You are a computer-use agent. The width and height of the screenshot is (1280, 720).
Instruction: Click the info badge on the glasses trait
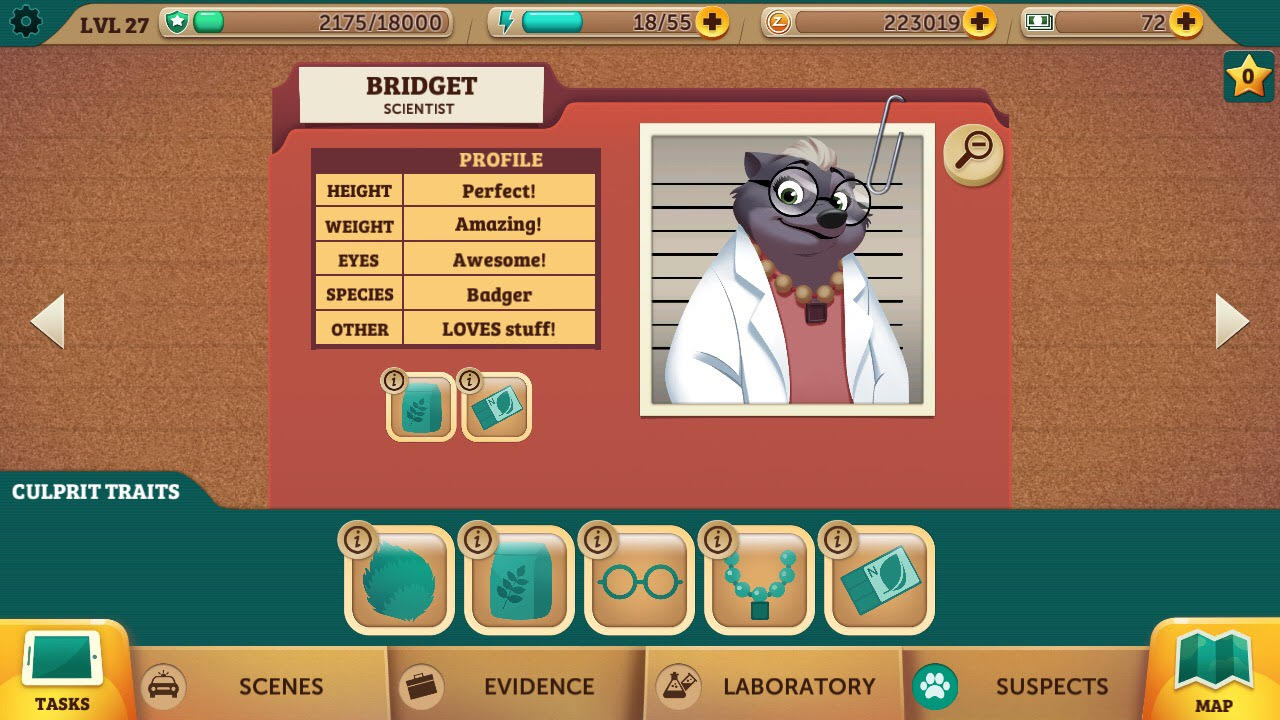click(x=597, y=539)
